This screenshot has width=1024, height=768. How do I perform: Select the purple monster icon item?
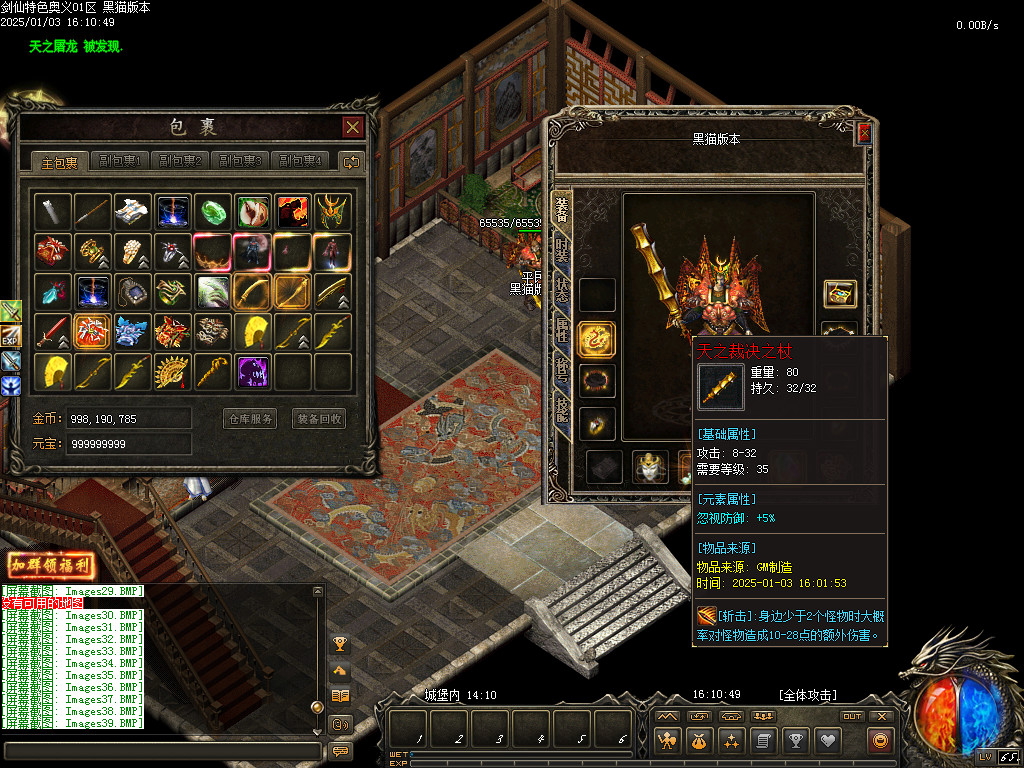[253, 372]
